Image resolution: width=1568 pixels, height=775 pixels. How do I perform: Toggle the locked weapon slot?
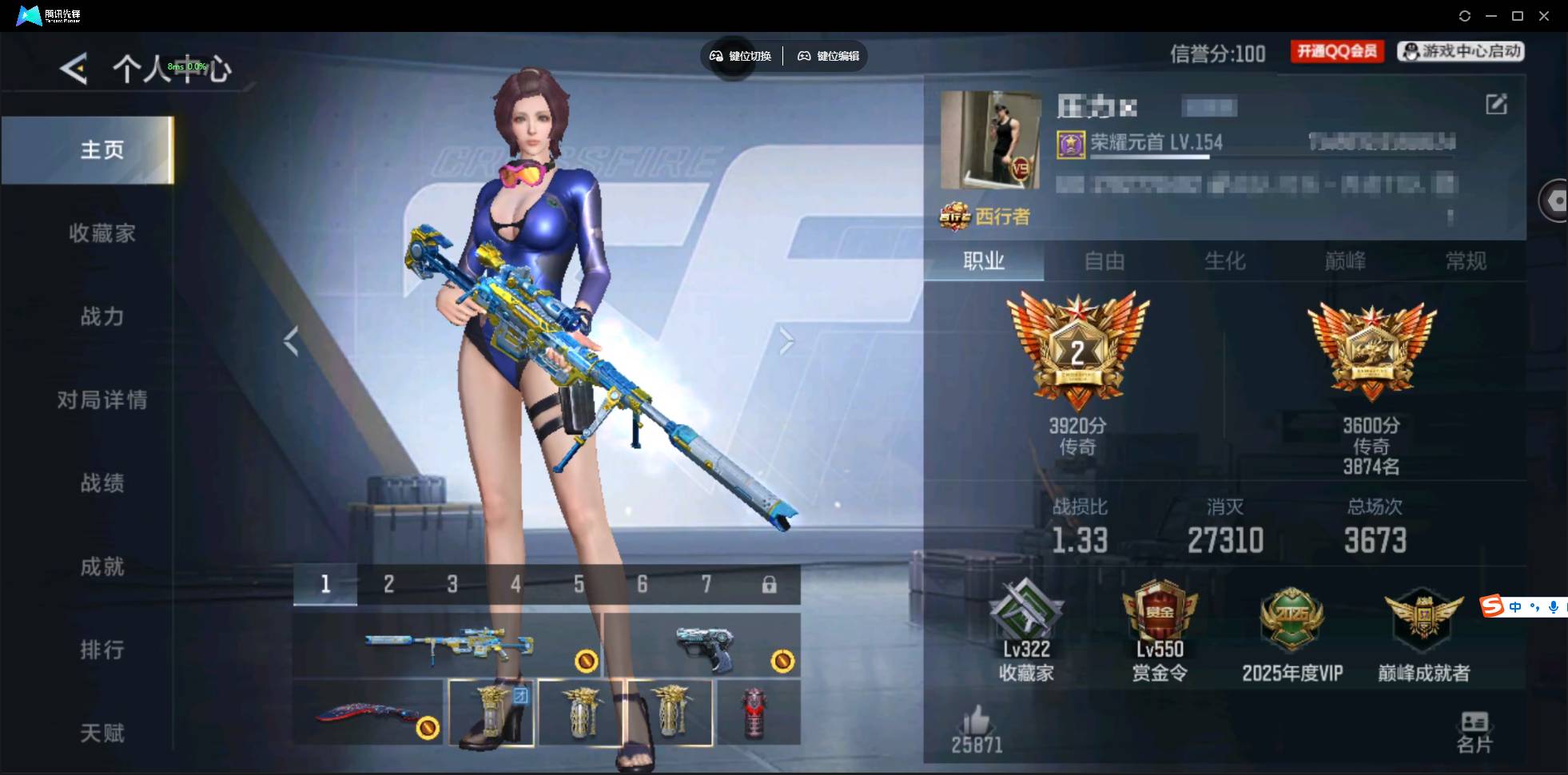tap(769, 584)
